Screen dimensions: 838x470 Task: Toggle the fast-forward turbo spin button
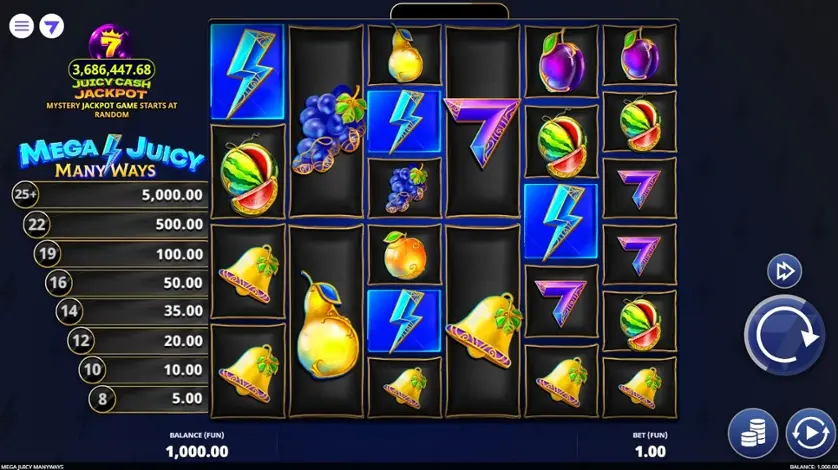click(784, 271)
